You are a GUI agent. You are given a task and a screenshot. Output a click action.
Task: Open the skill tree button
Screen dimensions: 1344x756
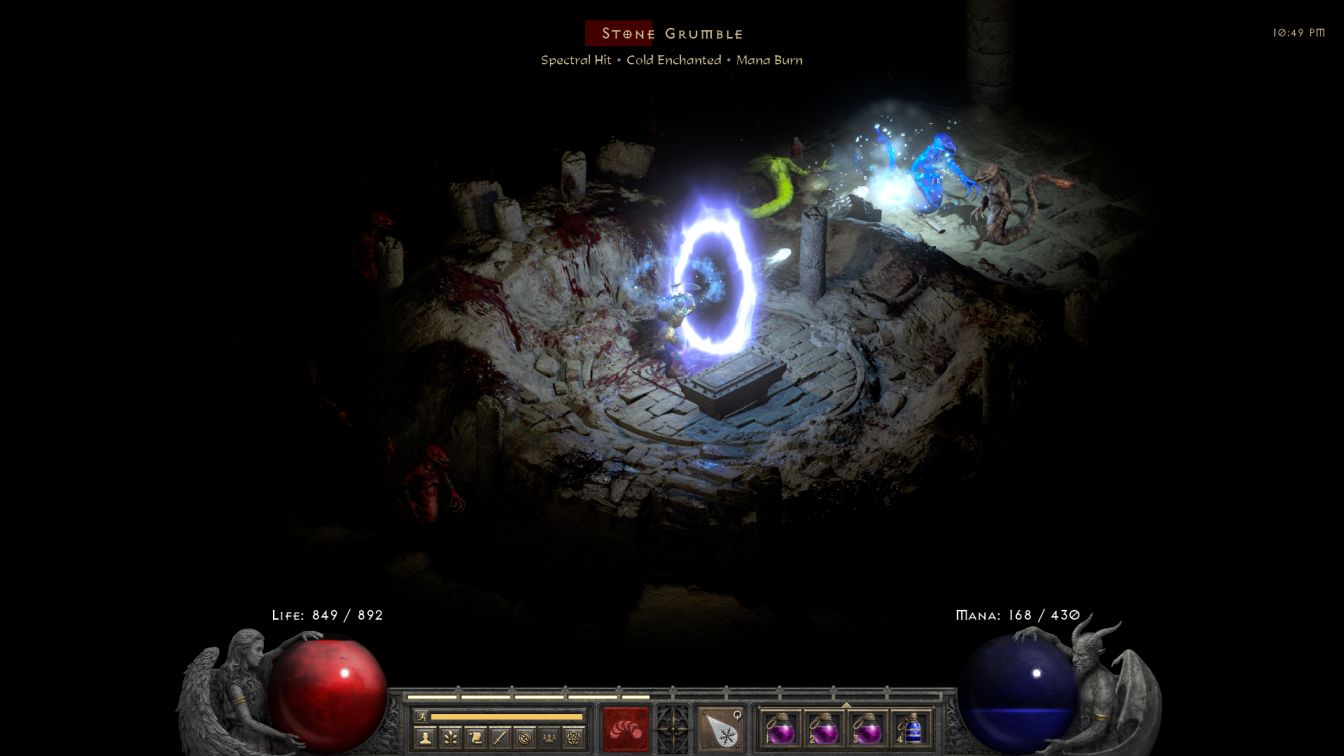(449, 738)
